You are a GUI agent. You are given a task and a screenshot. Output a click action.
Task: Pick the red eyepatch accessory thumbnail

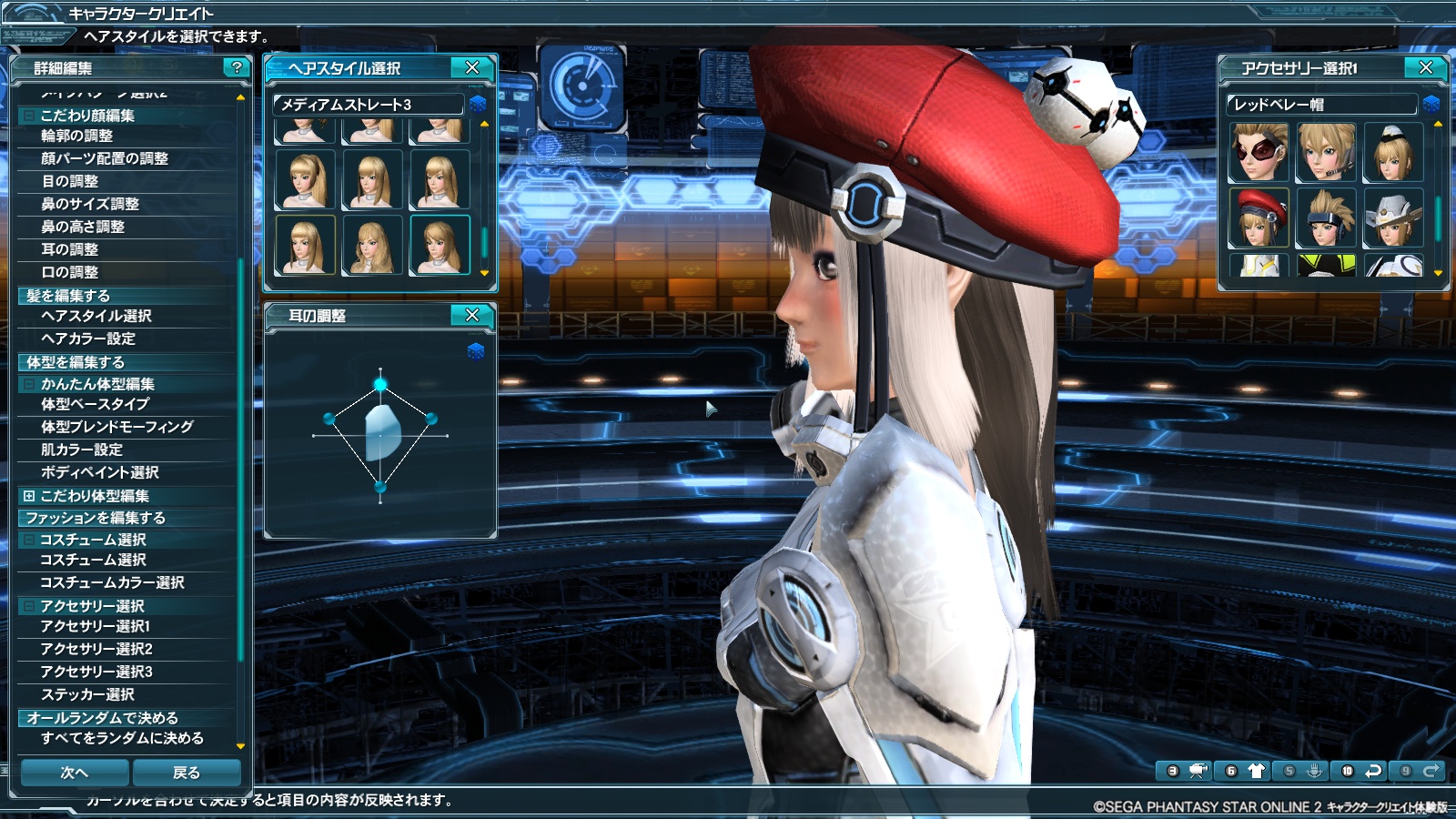tap(1259, 153)
